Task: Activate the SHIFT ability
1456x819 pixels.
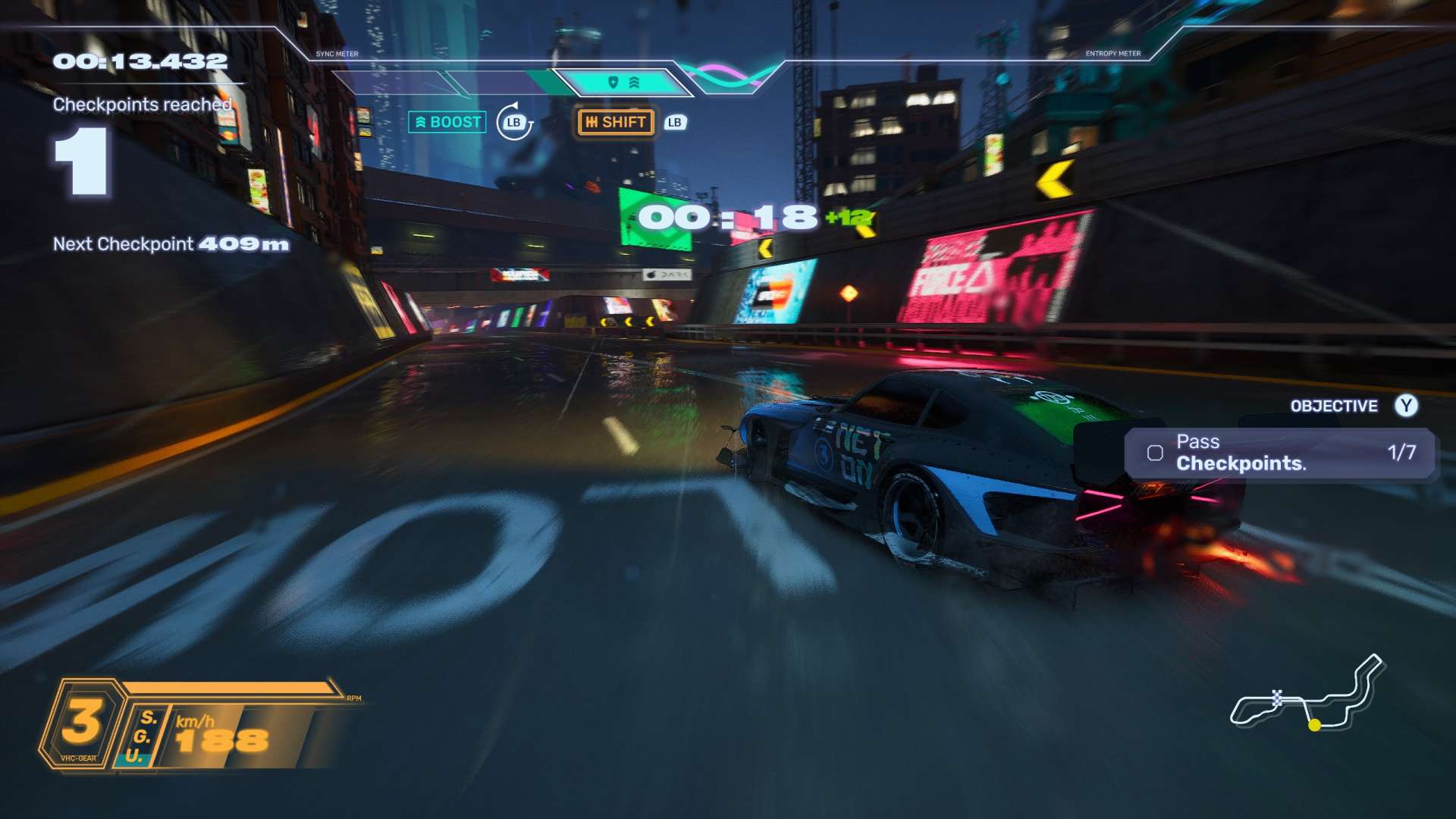Action: click(x=616, y=122)
